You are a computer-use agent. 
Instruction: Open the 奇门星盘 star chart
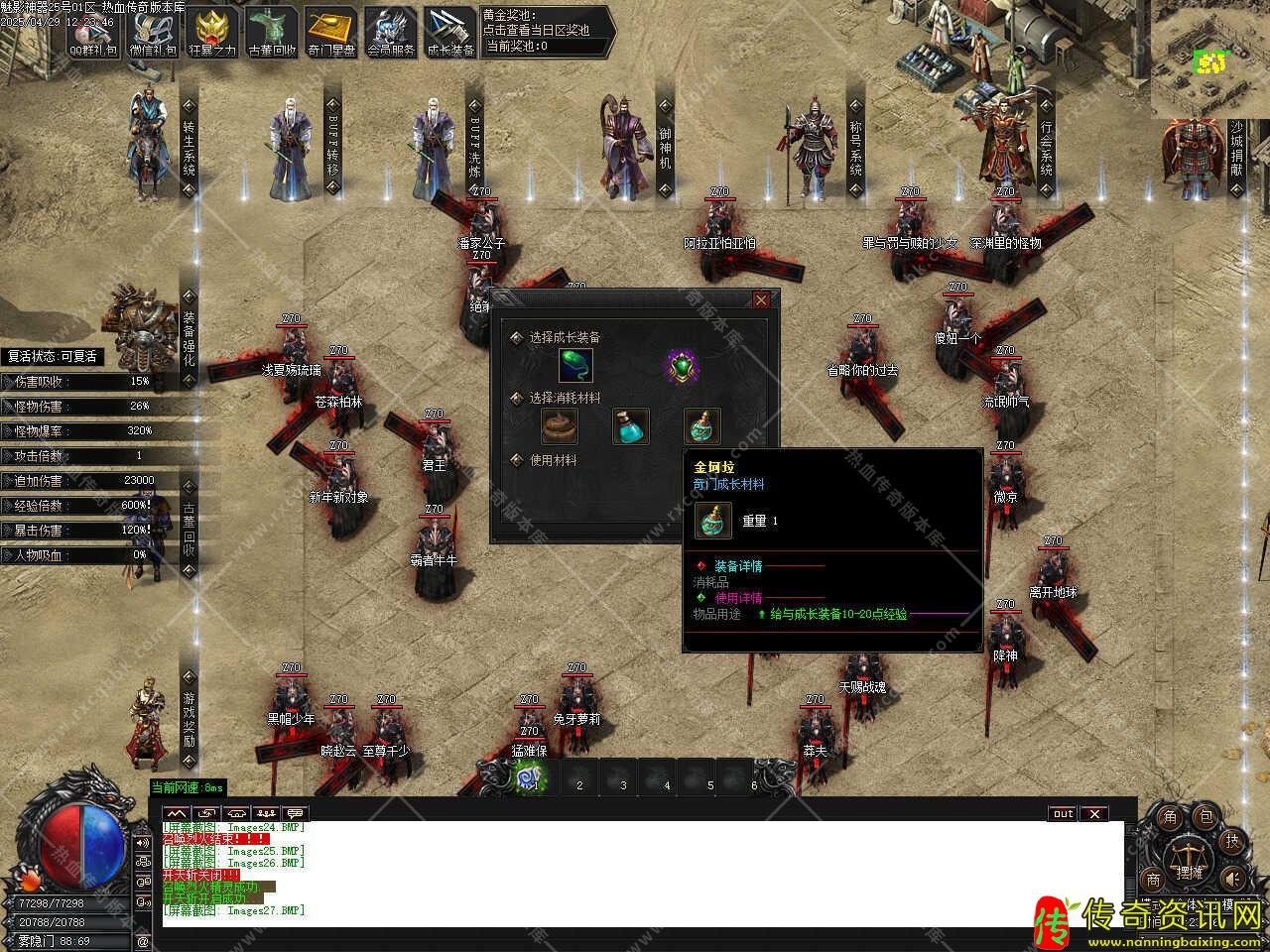point(330,31)
